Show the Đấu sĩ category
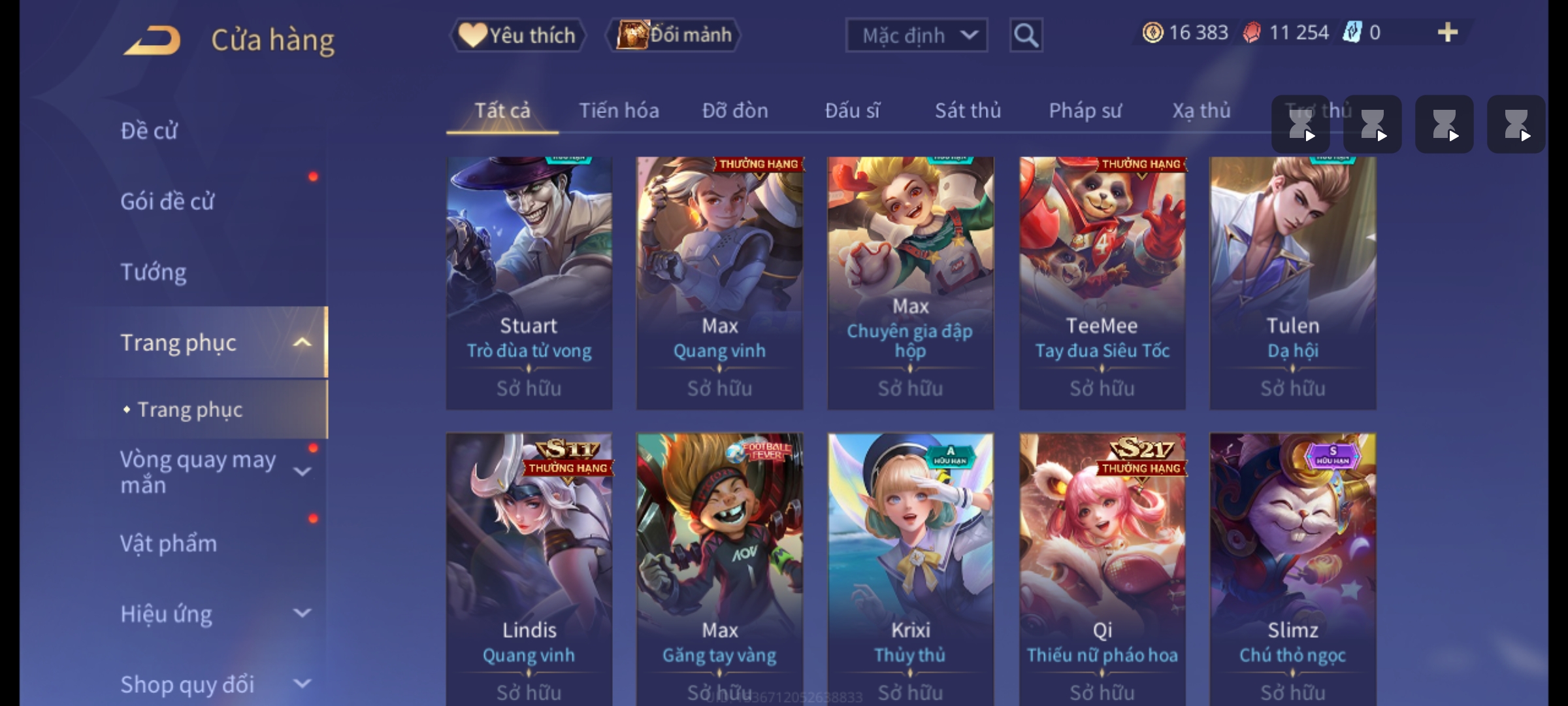The image size is (1568, 706). coord(852,111)
